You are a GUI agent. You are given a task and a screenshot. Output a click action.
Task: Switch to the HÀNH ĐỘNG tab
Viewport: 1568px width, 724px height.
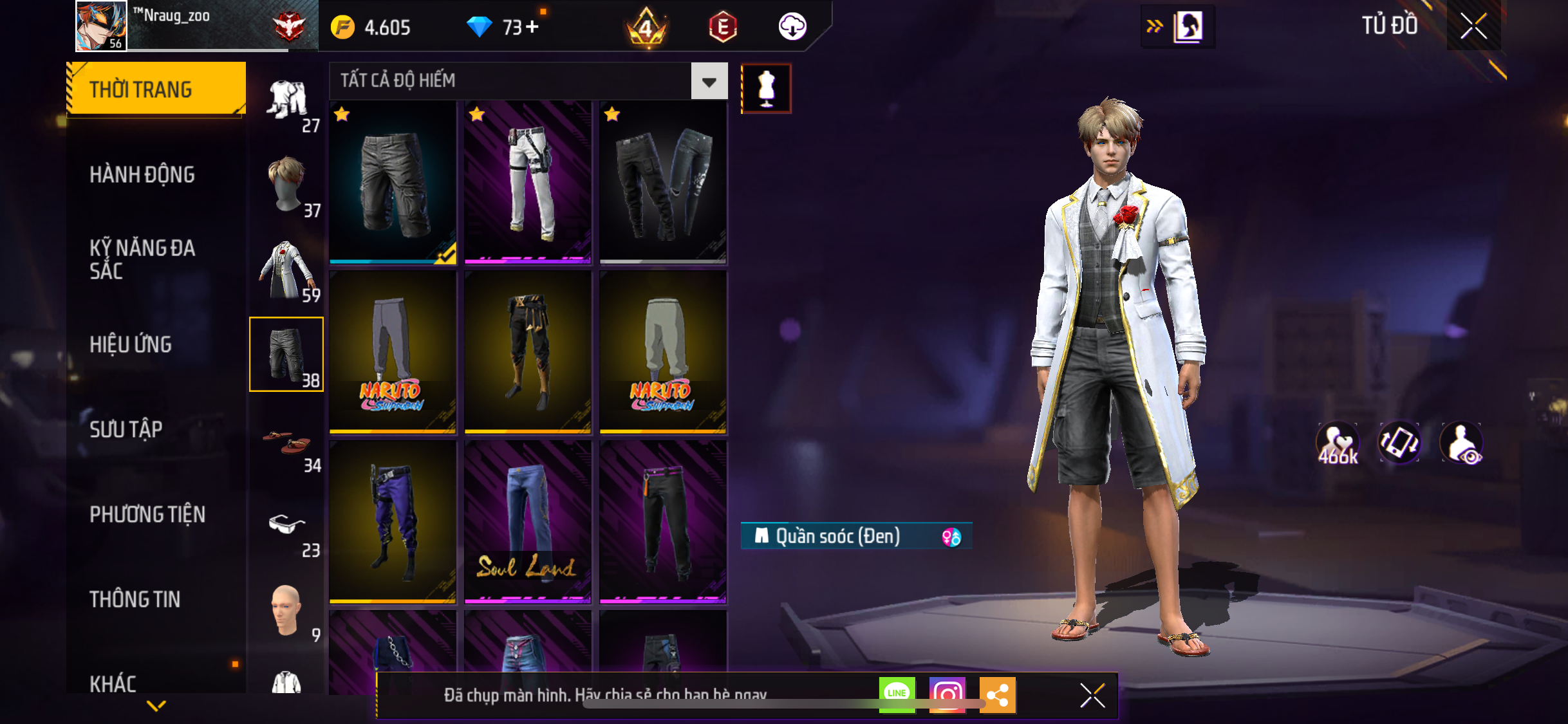(142, 174)
